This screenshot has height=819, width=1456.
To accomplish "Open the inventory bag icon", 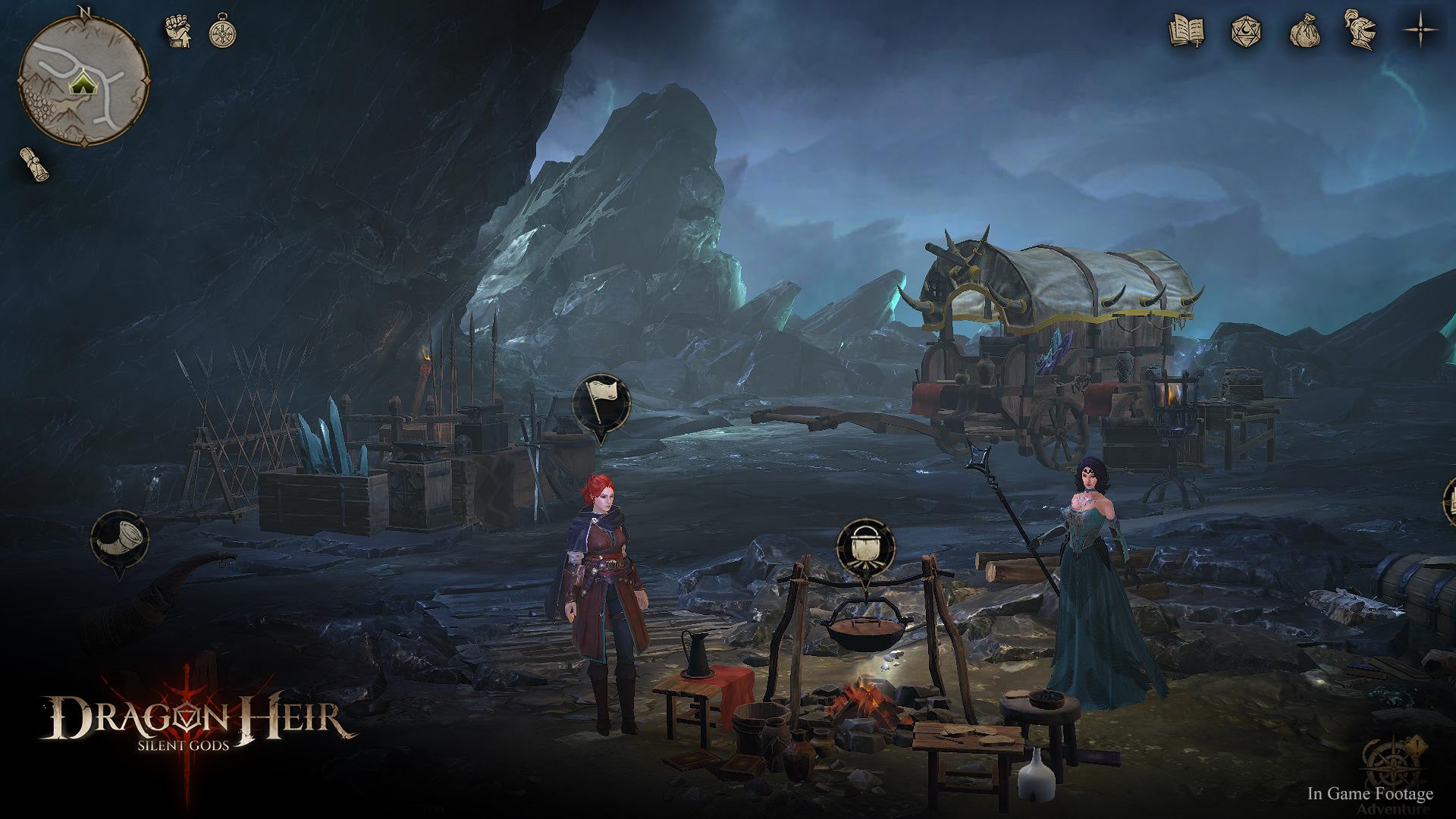I will [x=1304, y=32].
